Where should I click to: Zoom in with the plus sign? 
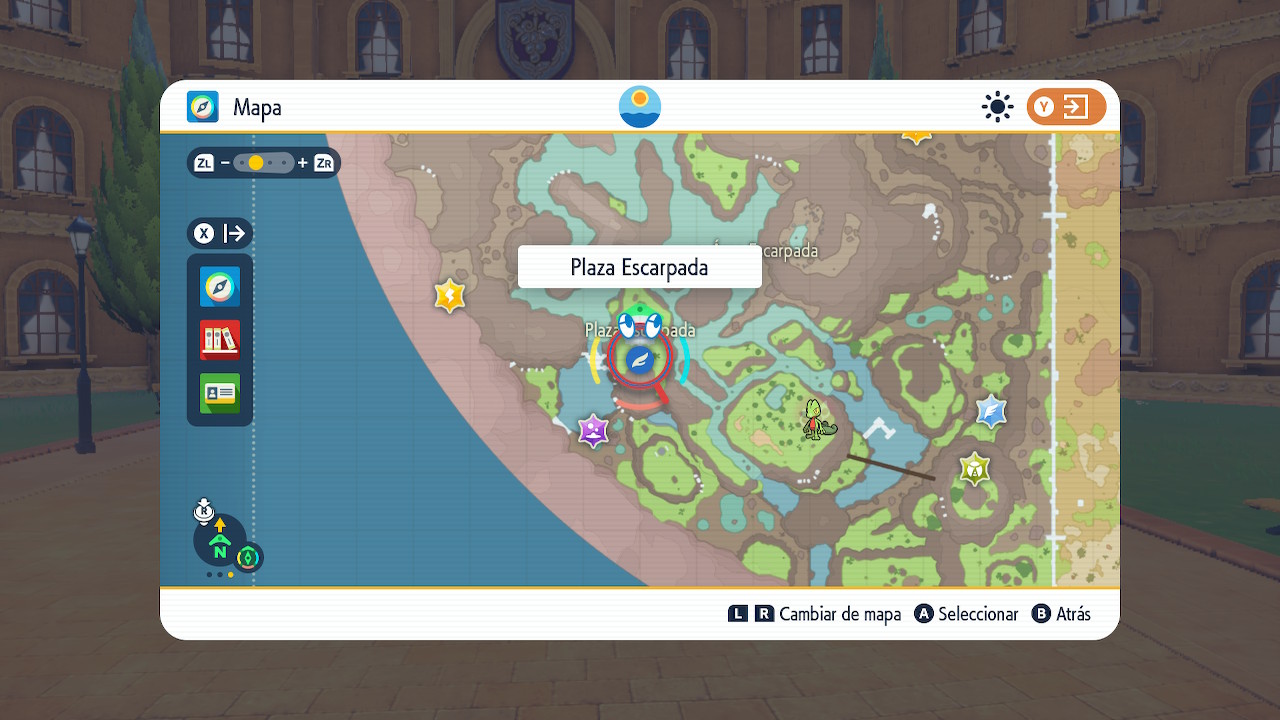pyautogui.click(x=302, y=162)
